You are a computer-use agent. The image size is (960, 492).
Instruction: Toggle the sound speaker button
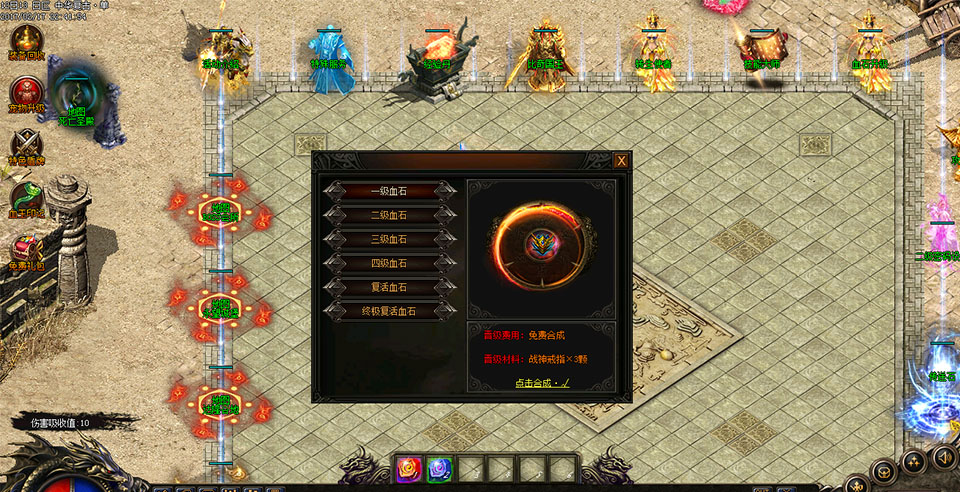point(943,458)
